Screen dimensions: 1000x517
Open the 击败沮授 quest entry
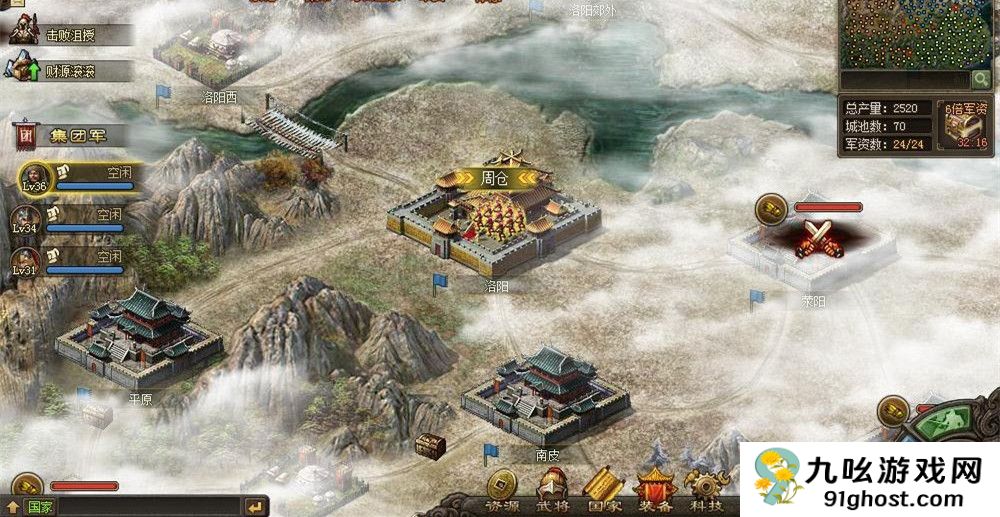pyautogui.click(x=68, y=34)
